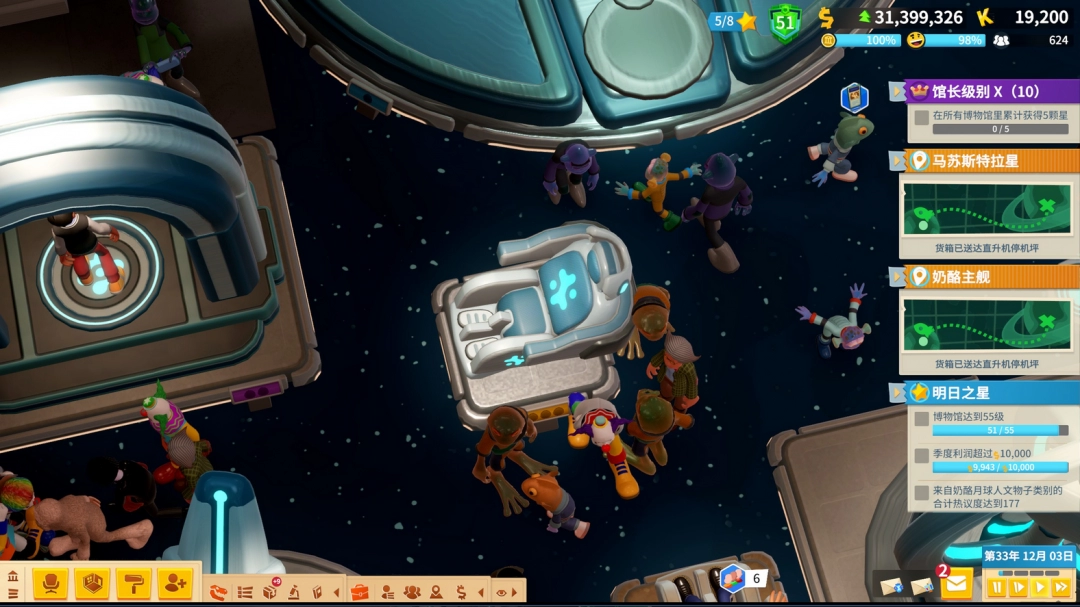Click the green level 51 shield badge
This screenshot has height=607, width=1080.
pos(784,22)
